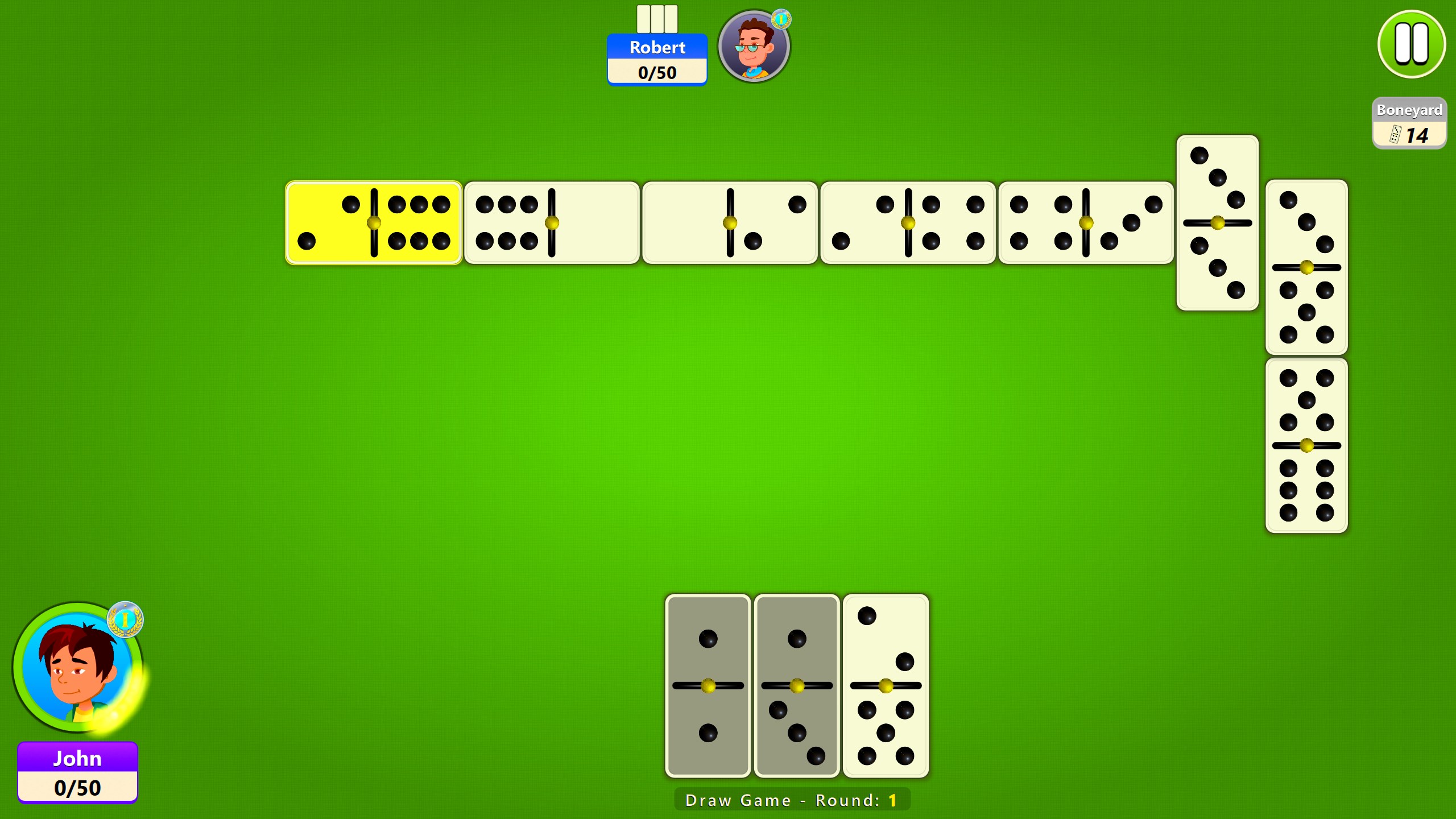Click the Draw Game Round 1 banner
Screen dimensions: 1456x819
tap(795, 799)
